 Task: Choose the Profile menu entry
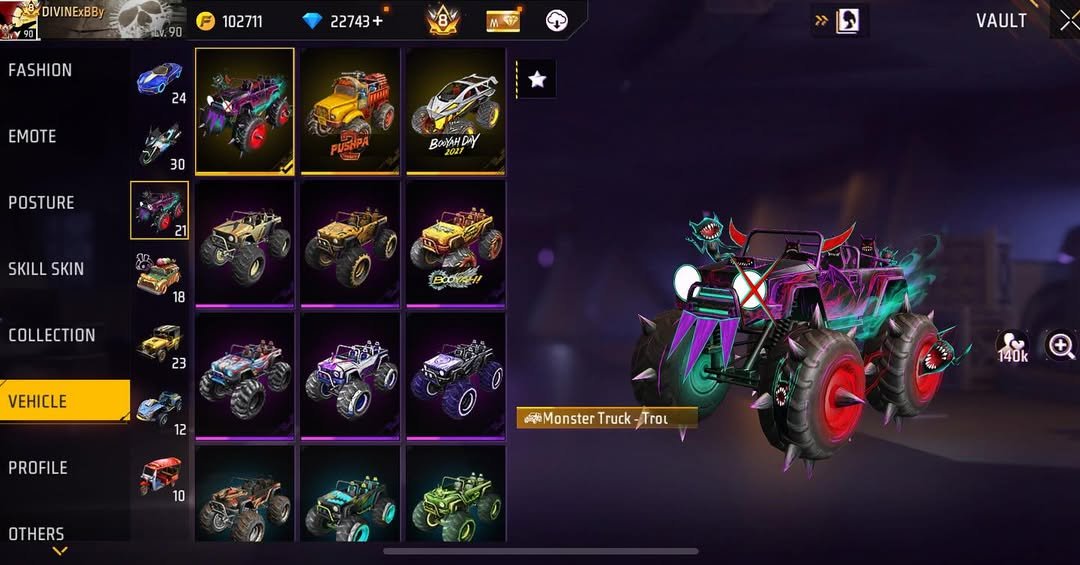click(38, 467)
